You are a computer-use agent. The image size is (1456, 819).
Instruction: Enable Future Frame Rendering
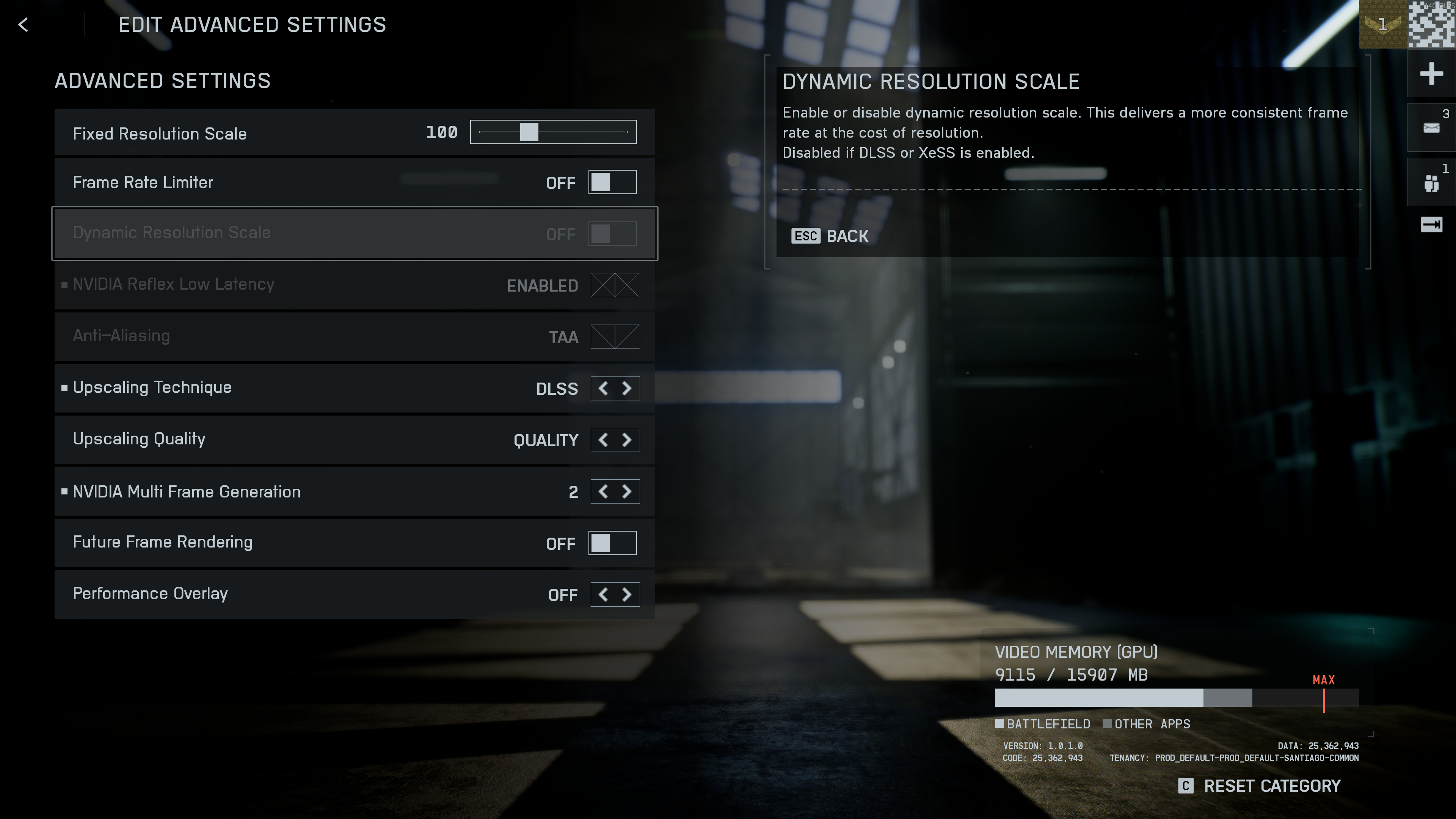[613, 543]
